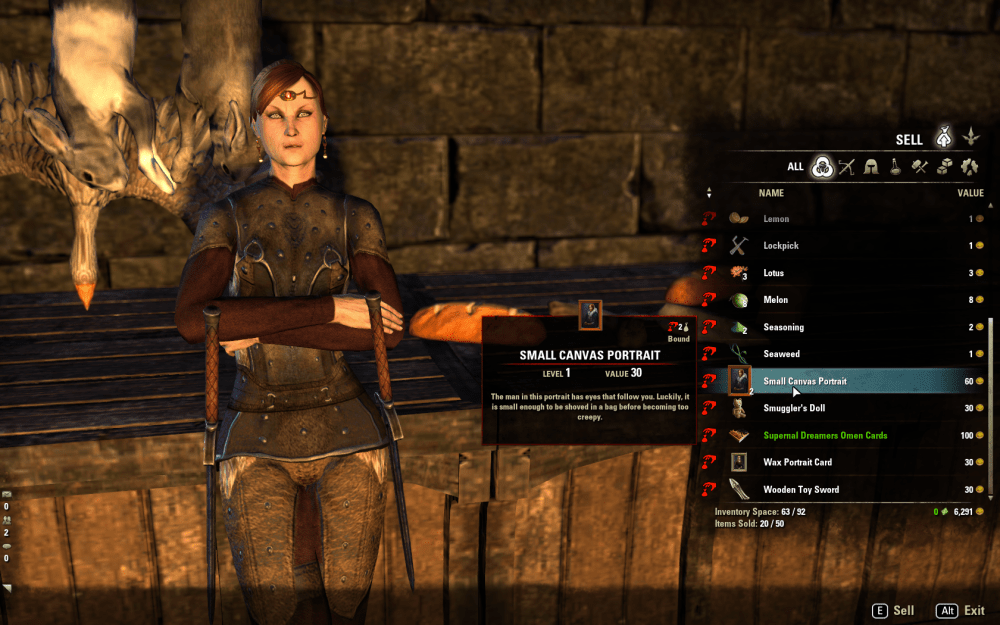Filter inventory by miscellaneous boxes icon

(944, 167)
